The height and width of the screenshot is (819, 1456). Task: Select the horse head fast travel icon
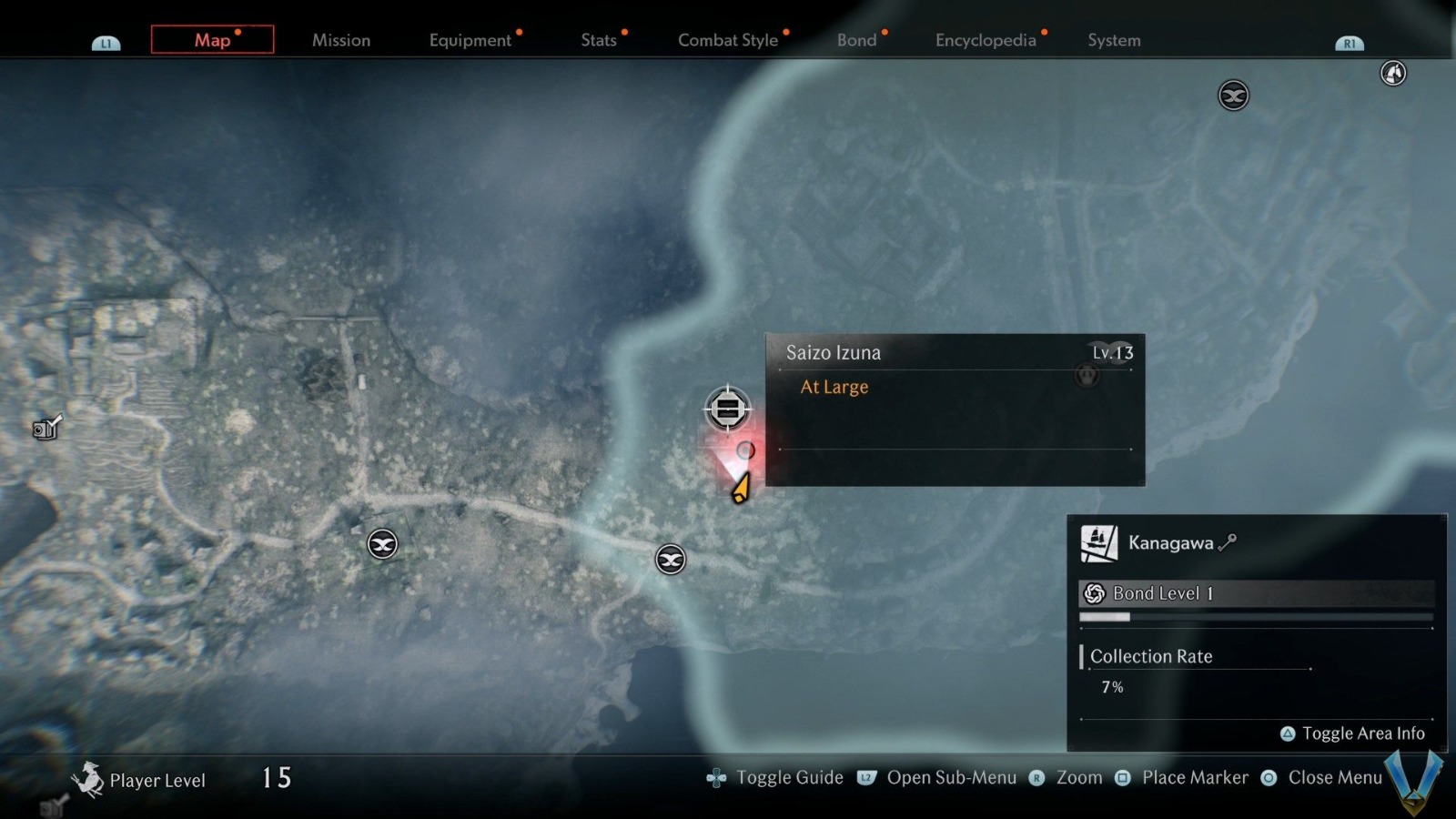coord(1391,73)
